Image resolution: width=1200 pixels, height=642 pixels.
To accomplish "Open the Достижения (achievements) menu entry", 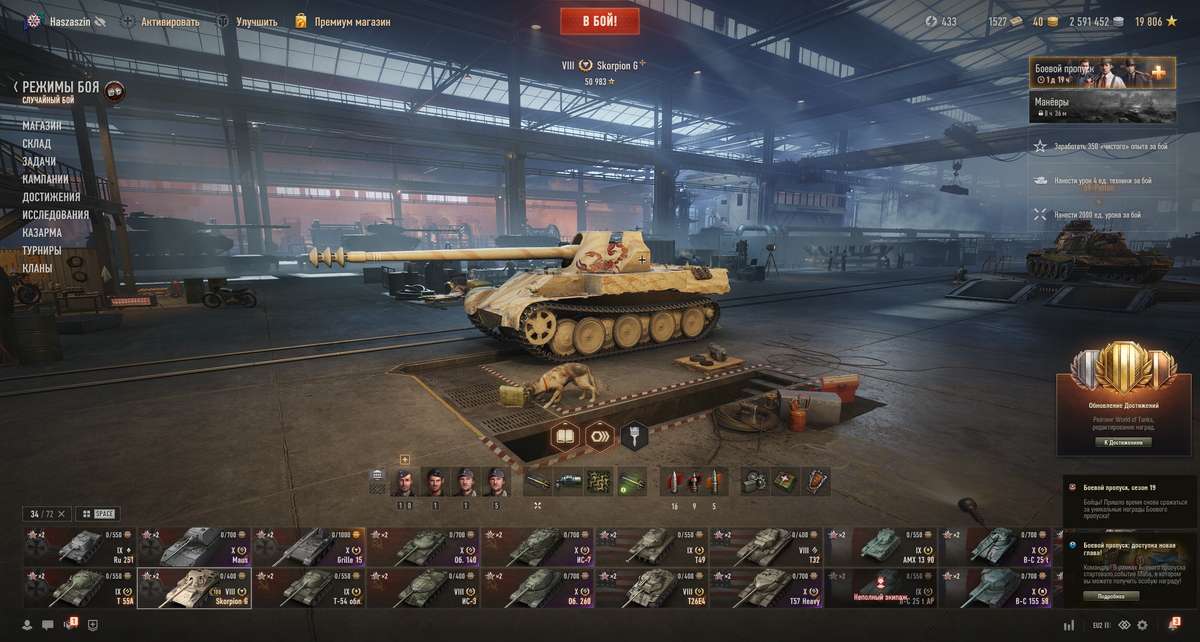I will tap(51, 197).
